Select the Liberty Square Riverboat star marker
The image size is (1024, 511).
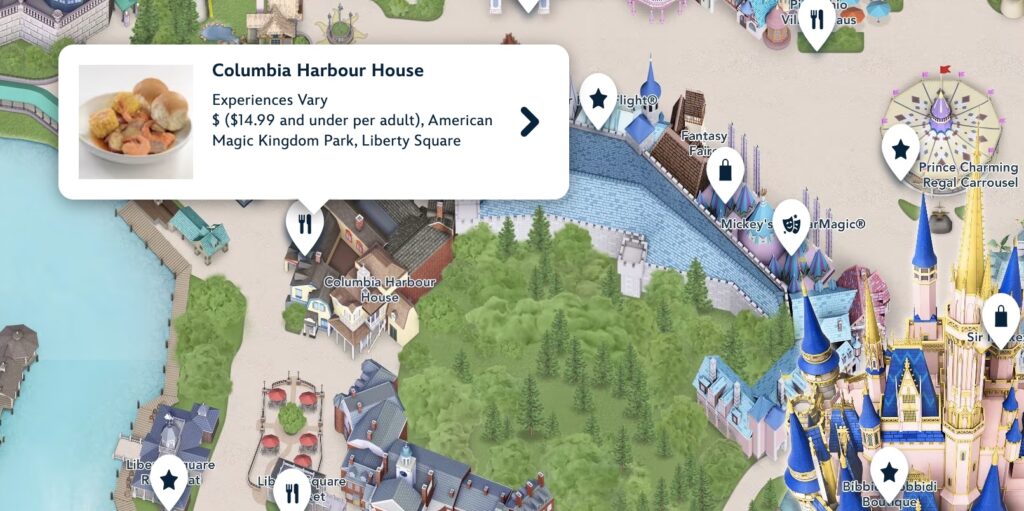[x=168, y=480]
